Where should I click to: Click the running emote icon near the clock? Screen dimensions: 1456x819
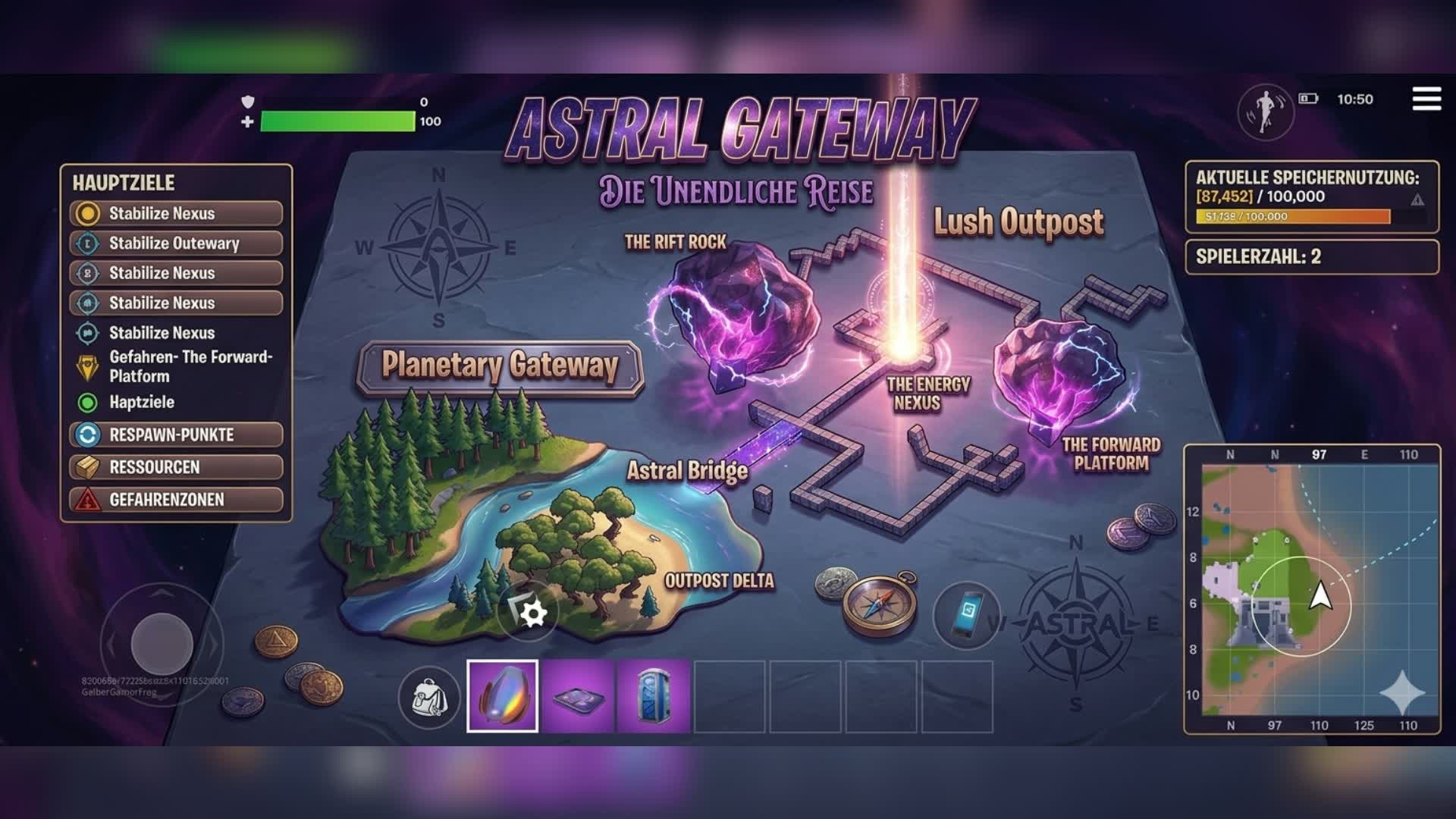[x=1265, y=111]
